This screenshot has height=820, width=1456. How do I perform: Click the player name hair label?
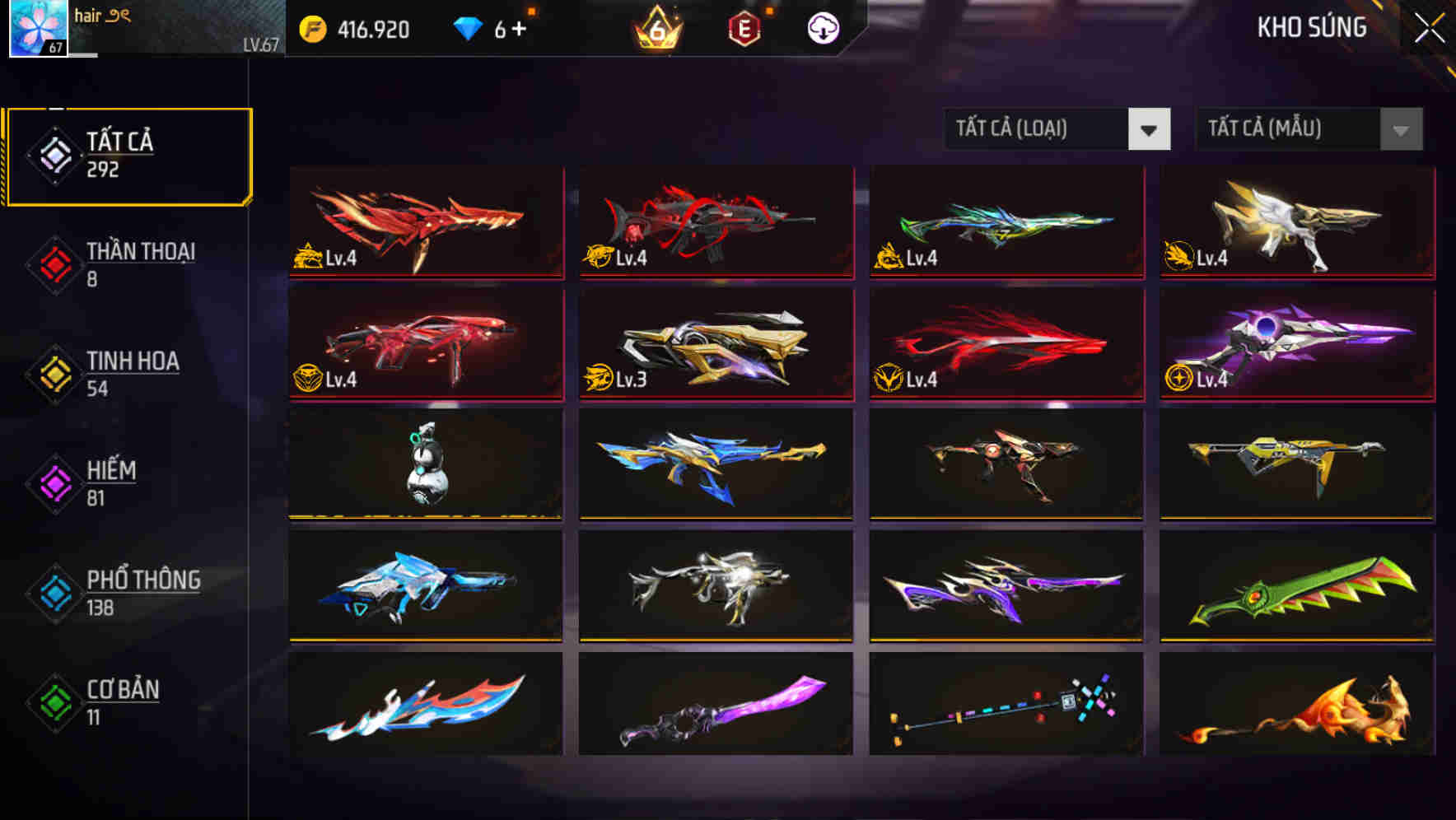[86, 13]
